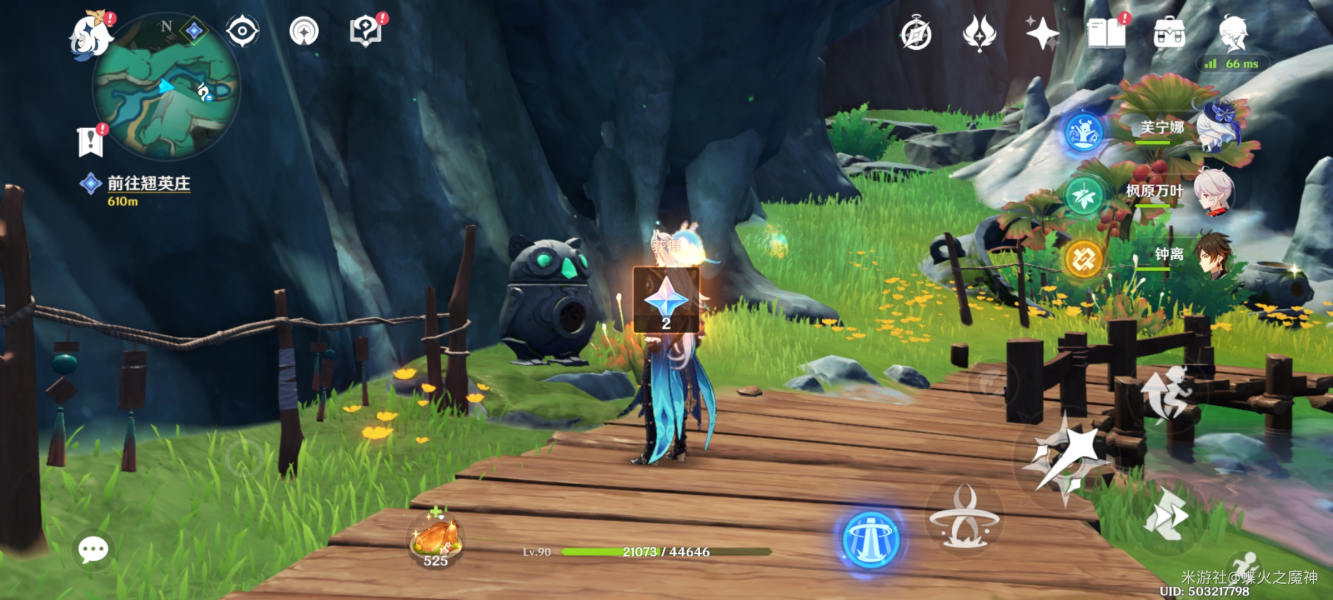Select the 前往翘英庄 quest tracker
1333x600 pixels.
pyautogui.click(x=148, y=184)
